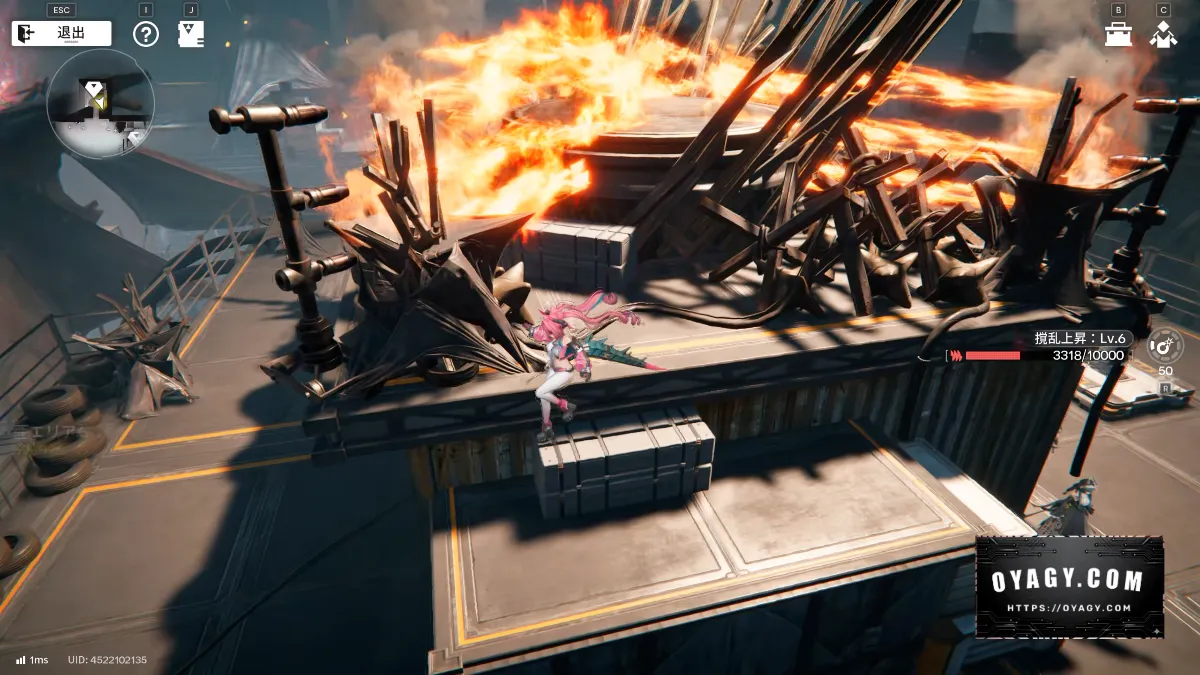The image size is (1200, 675).
Task: Open the toolbox inventory icon
Action: tap(1118, 35)
